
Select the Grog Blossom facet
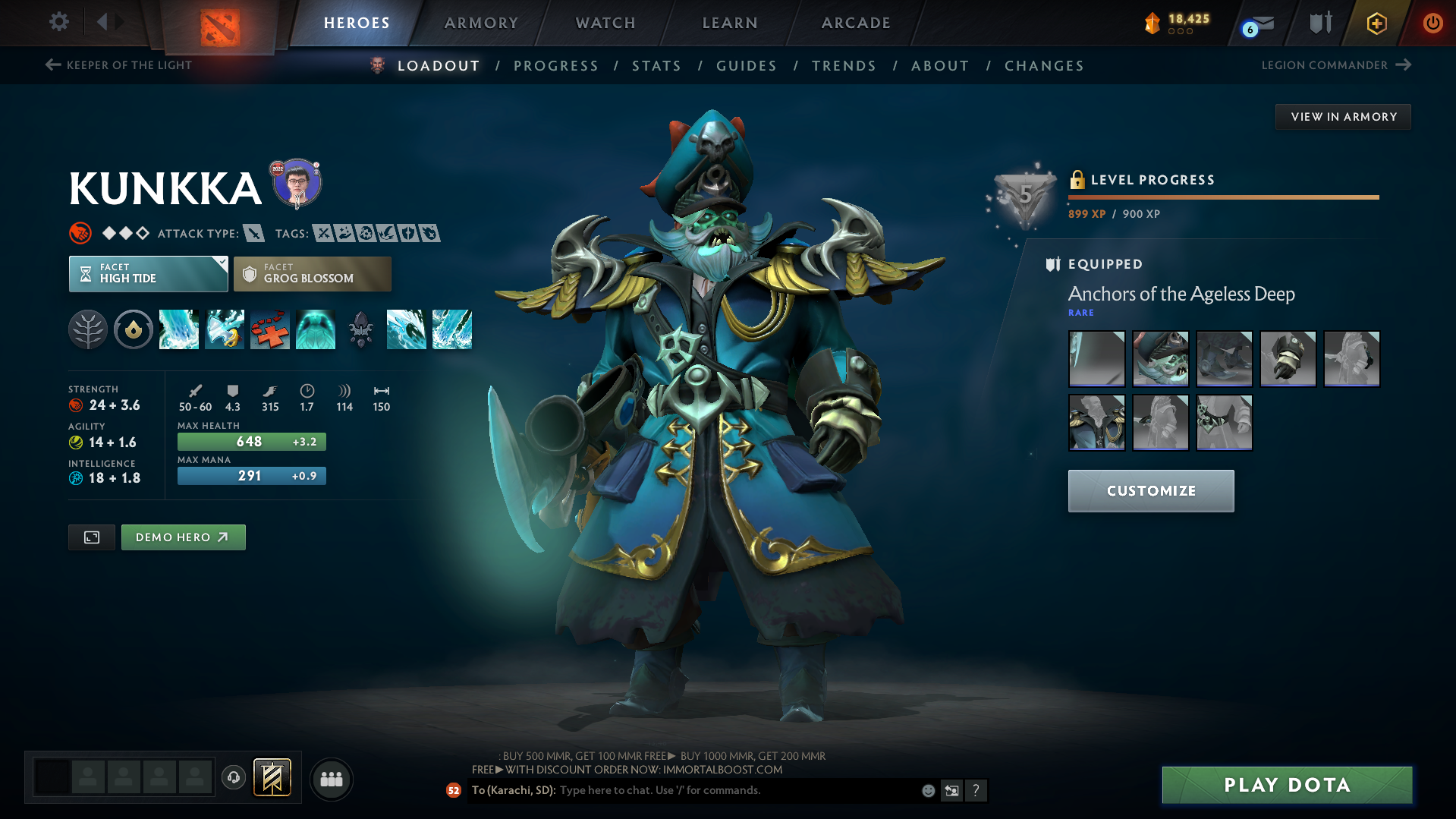(312, 273)
